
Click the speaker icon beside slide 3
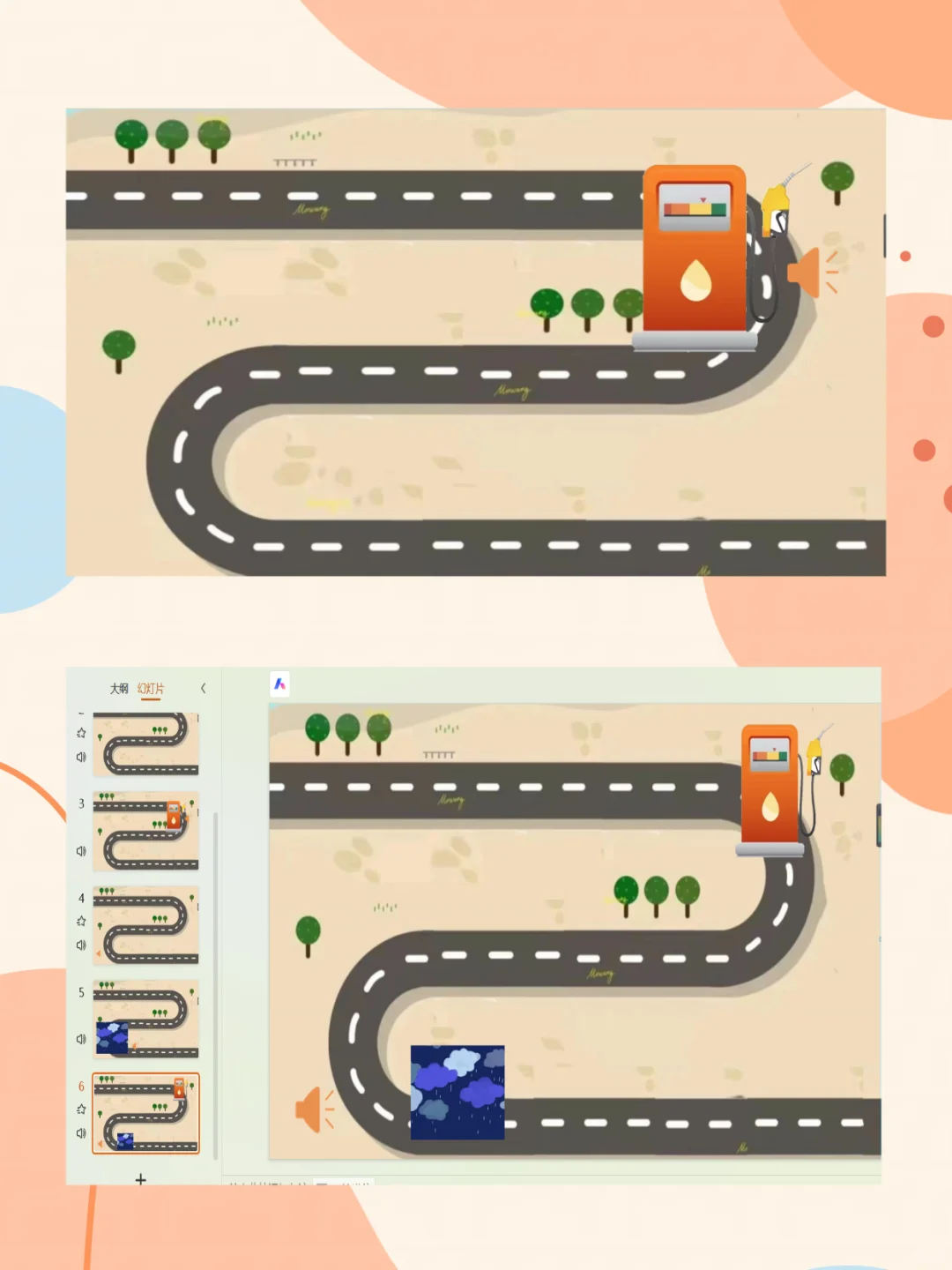(x=81, y=851)
